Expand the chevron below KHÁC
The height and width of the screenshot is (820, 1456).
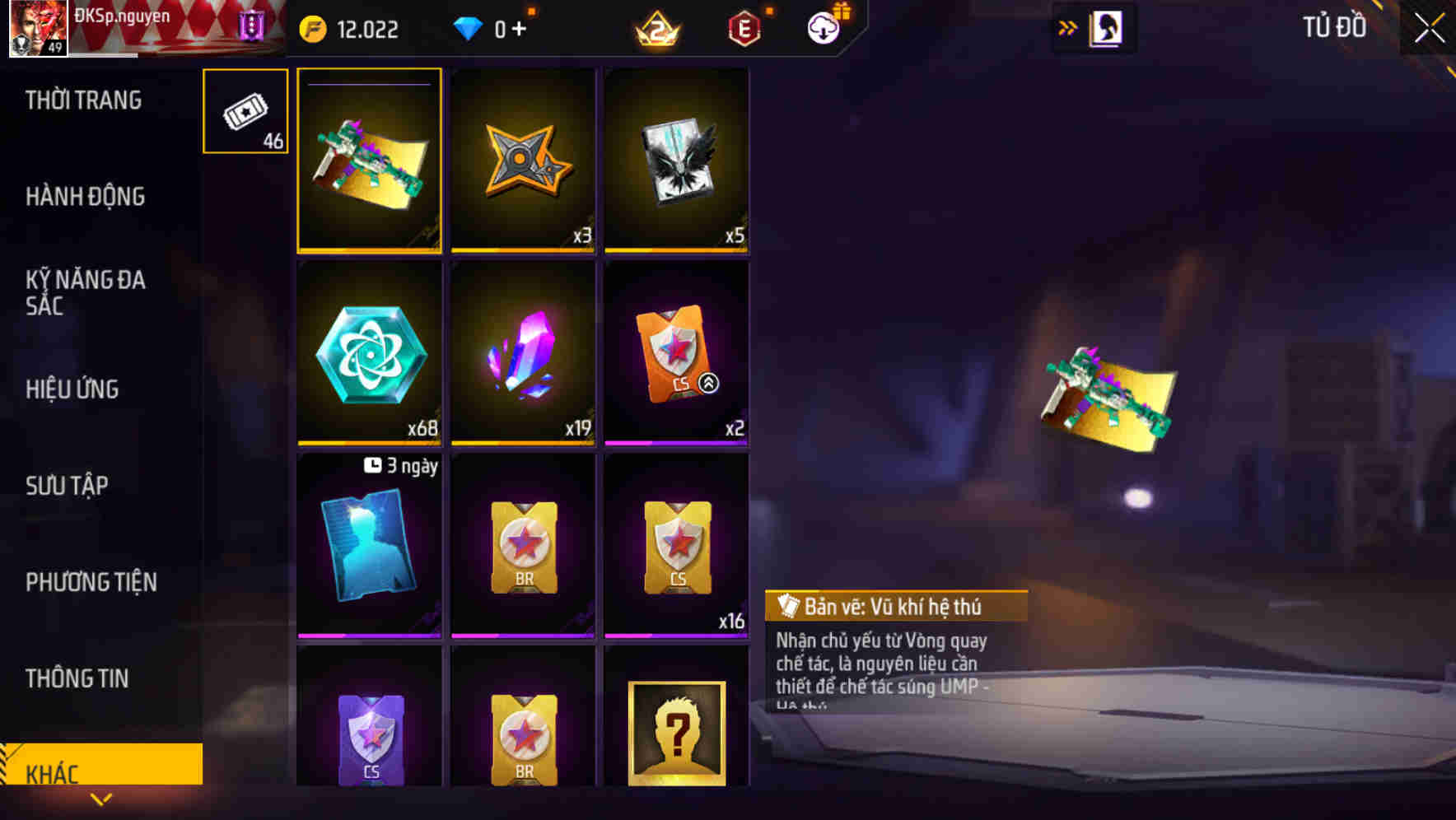[x=101, y=798]
